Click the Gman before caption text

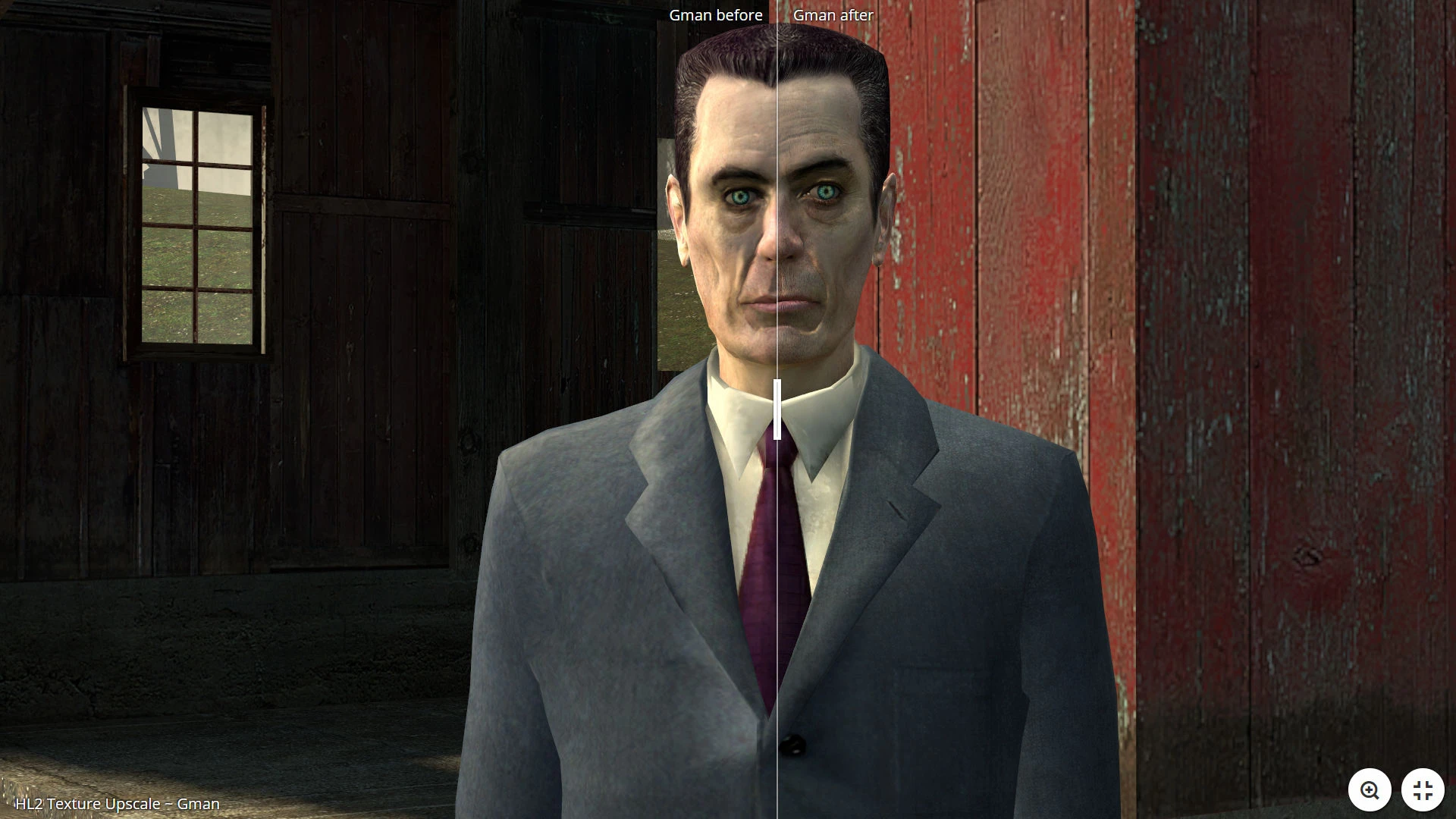click(x=715, y=14)
